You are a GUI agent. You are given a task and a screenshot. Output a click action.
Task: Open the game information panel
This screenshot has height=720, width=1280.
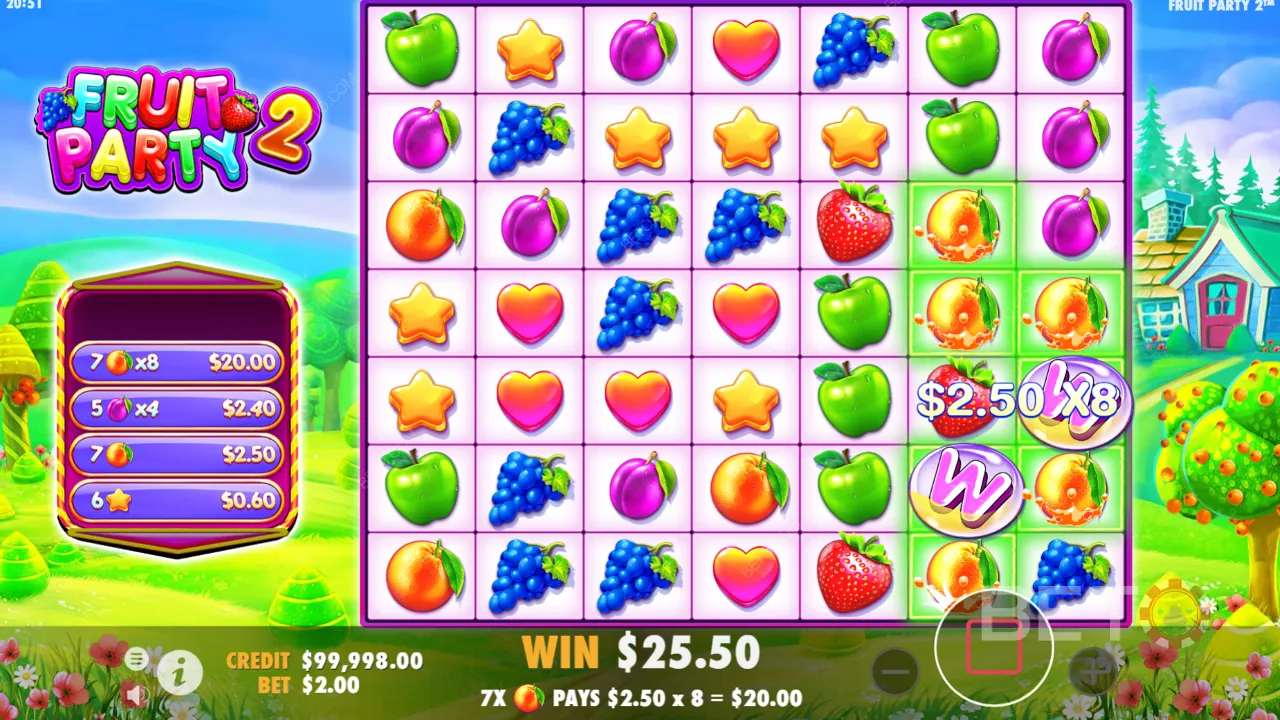tap(180, 674)
